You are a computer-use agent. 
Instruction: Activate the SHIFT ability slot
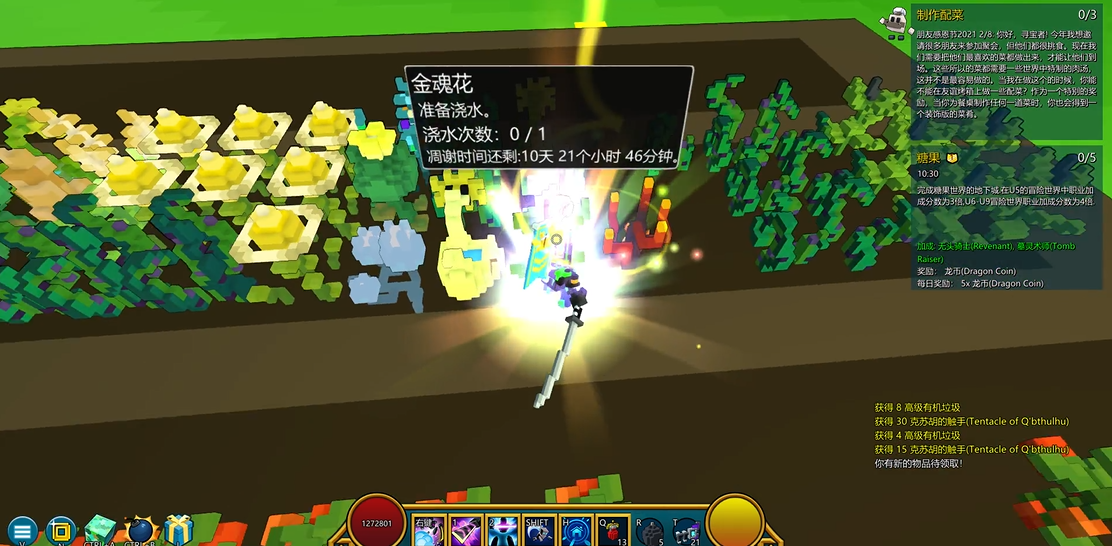point(538,532)
